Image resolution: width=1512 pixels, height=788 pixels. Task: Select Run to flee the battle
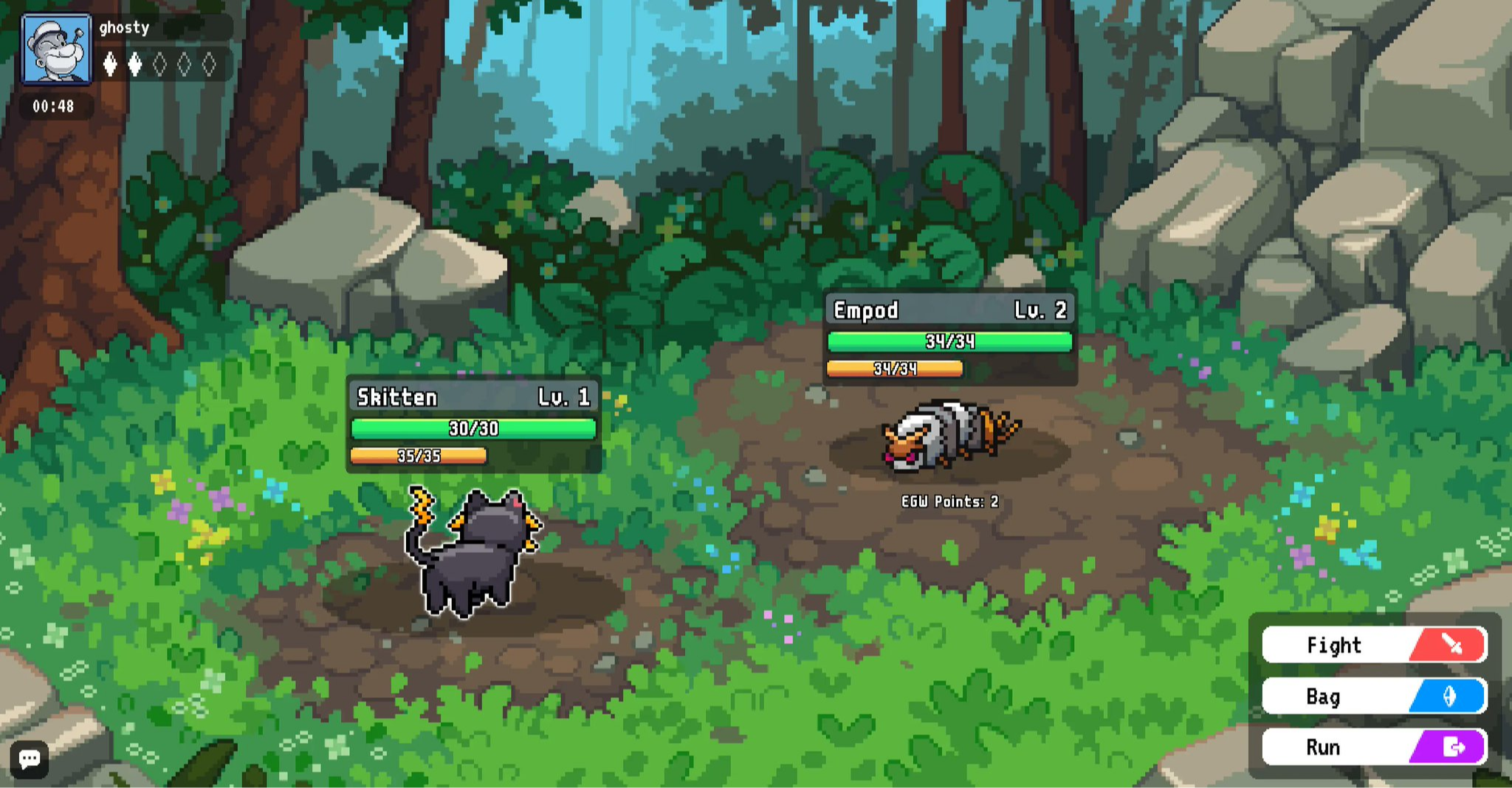[x=1374, y=747]
